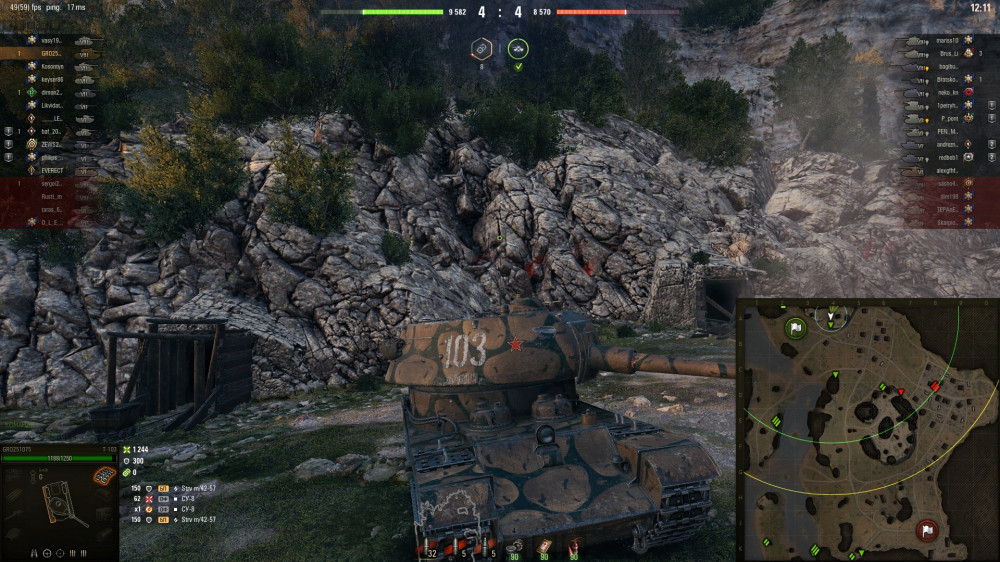
Task: Use the first aid kit consumable
Action: (545, 547)
